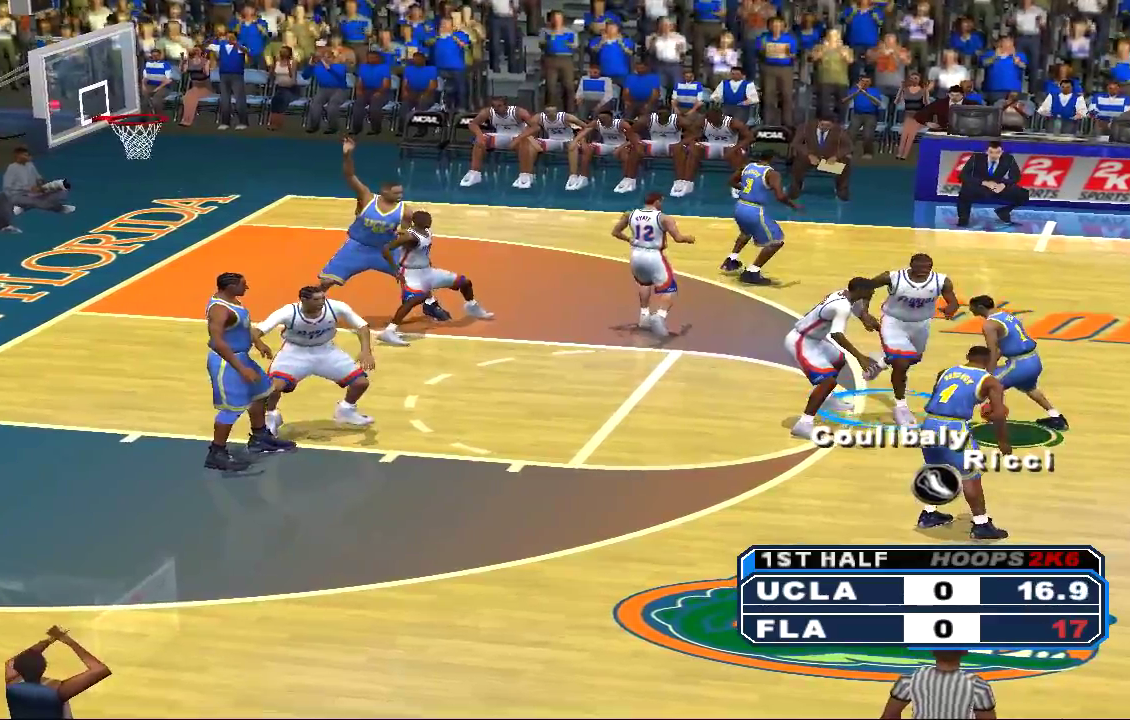The image size is (1130, 720).
Task: Select the Ricci player name label
Action: (1008, 461)
